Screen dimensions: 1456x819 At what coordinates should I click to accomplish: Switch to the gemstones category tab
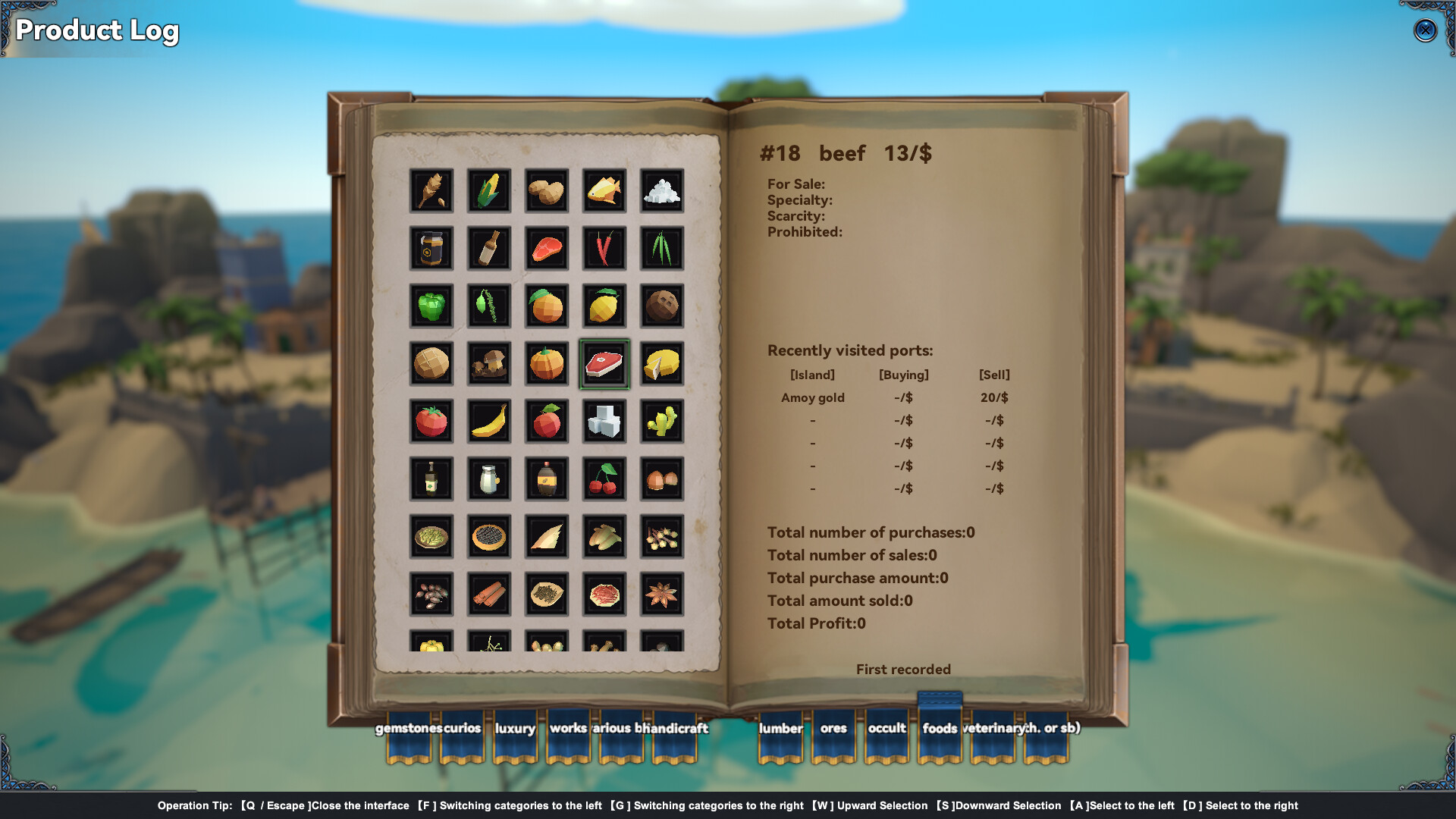click(x=408, y=729)
